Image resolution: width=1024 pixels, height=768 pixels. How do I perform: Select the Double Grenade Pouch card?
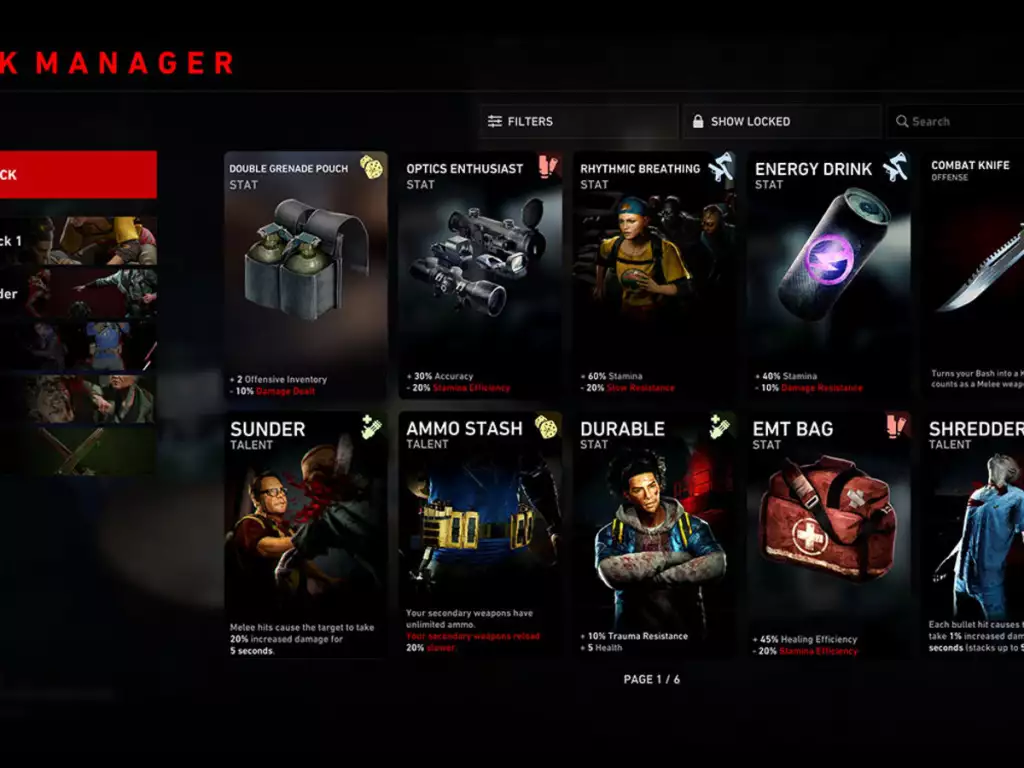click(305, 275)
